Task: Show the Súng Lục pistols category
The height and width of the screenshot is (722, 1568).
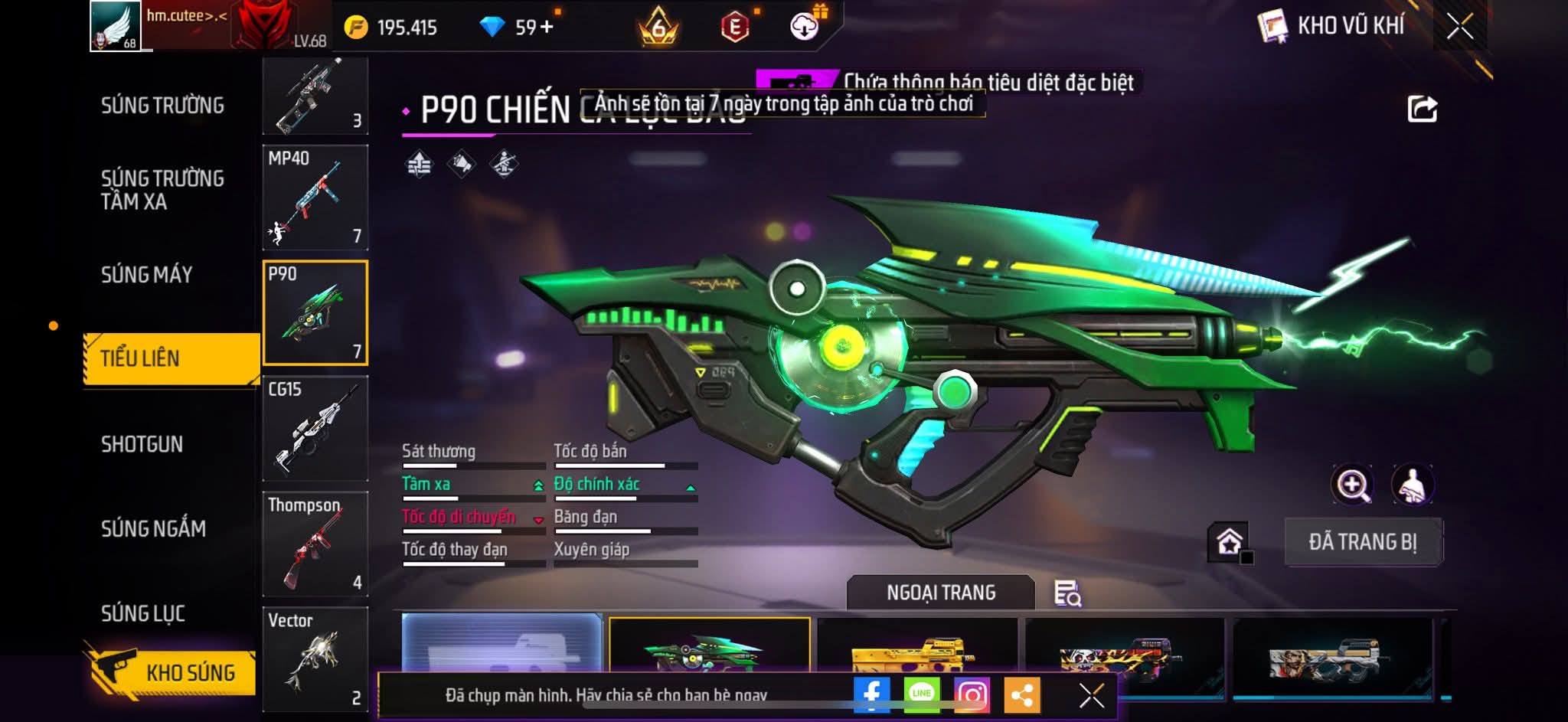Action: [x=143, y=614]
